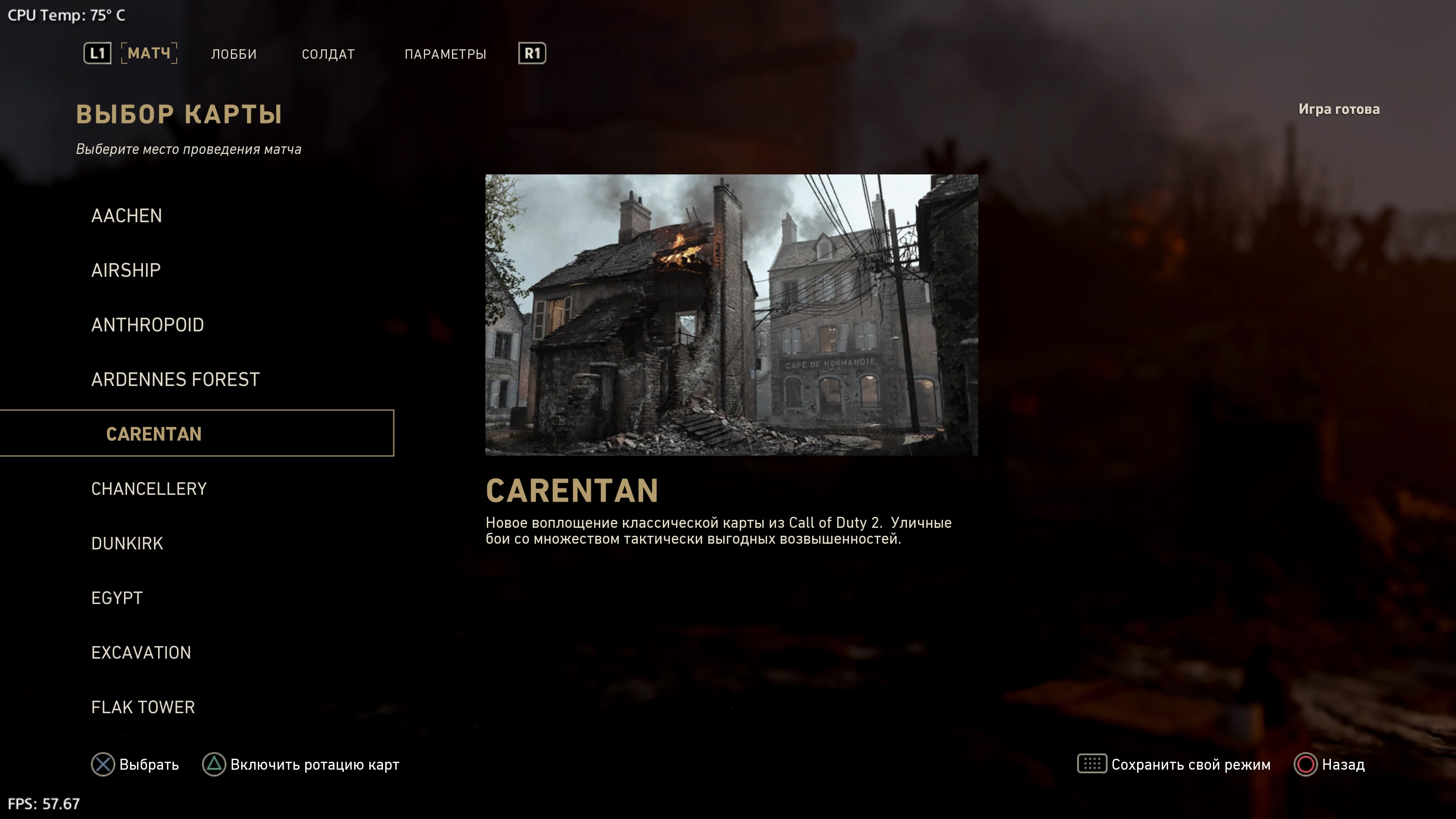This screenshot has width=1456, height=819.
Task: Choose the Excavation map
Action: click(x=141, y=653)
